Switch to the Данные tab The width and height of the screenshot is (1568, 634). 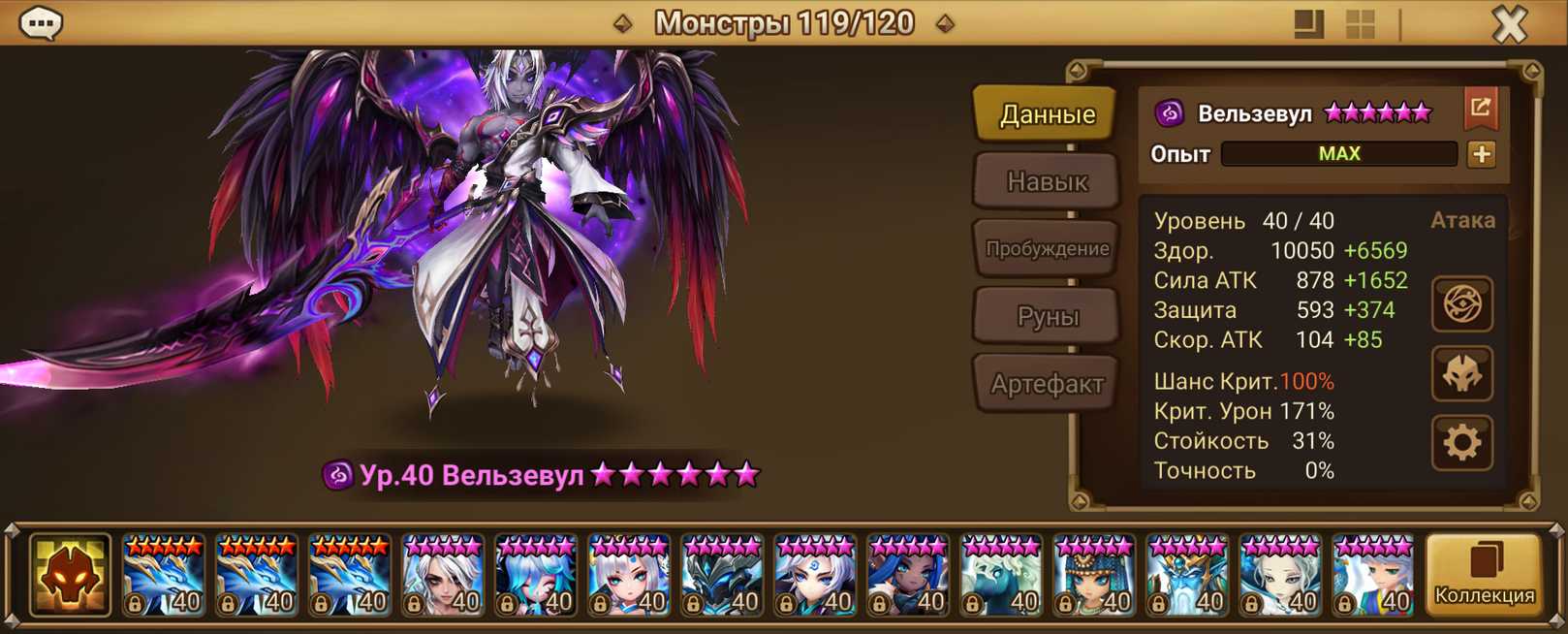1047,114
